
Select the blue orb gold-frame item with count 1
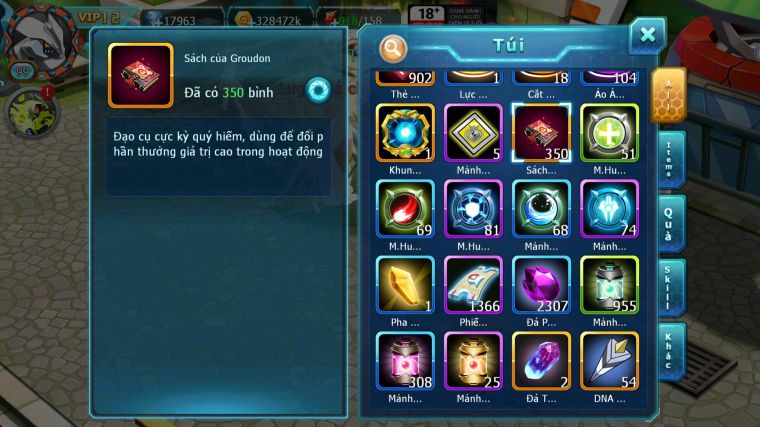click(405, 133)
